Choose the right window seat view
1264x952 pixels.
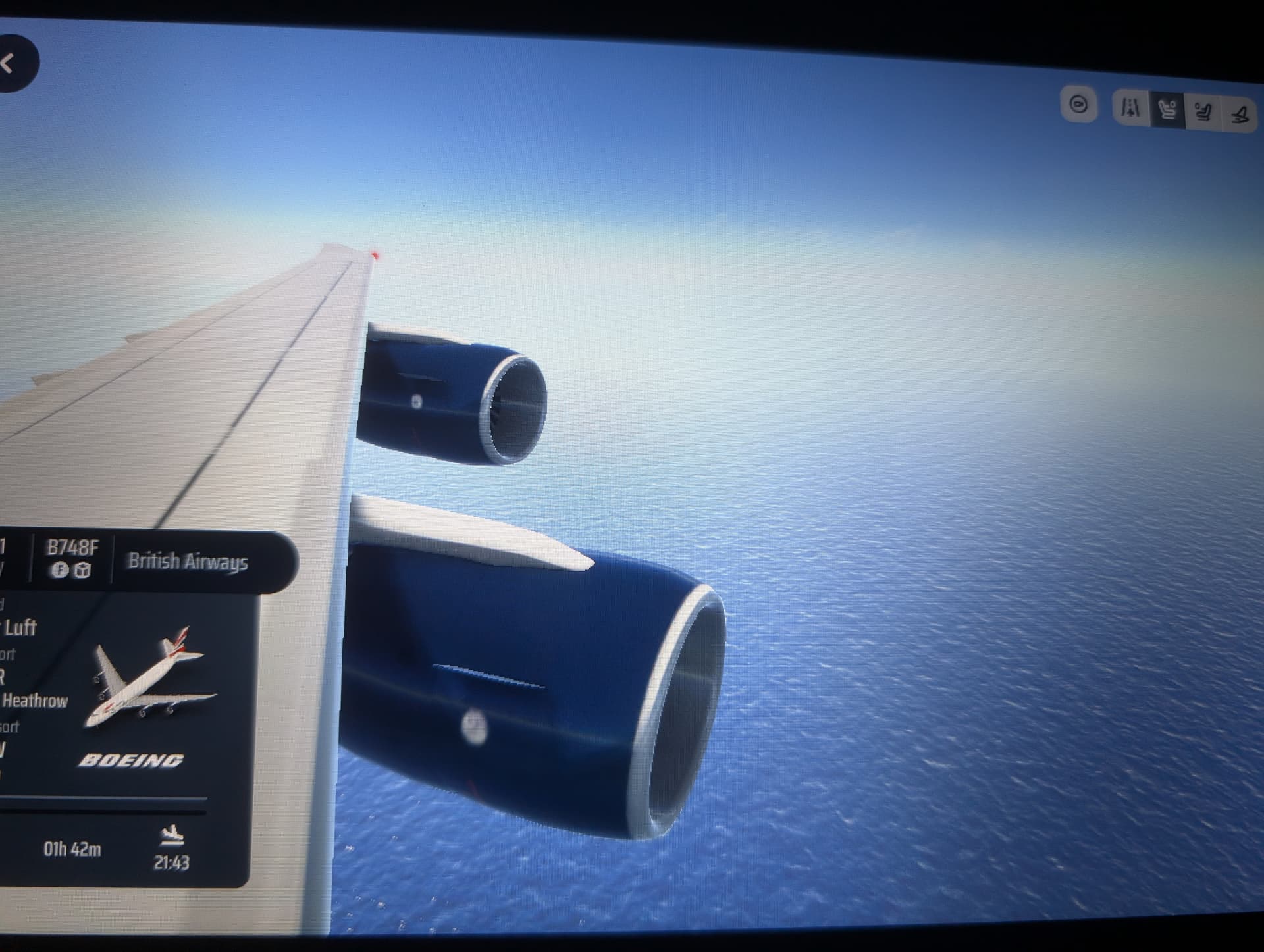pyautogui.click(x=1203, y=113)
